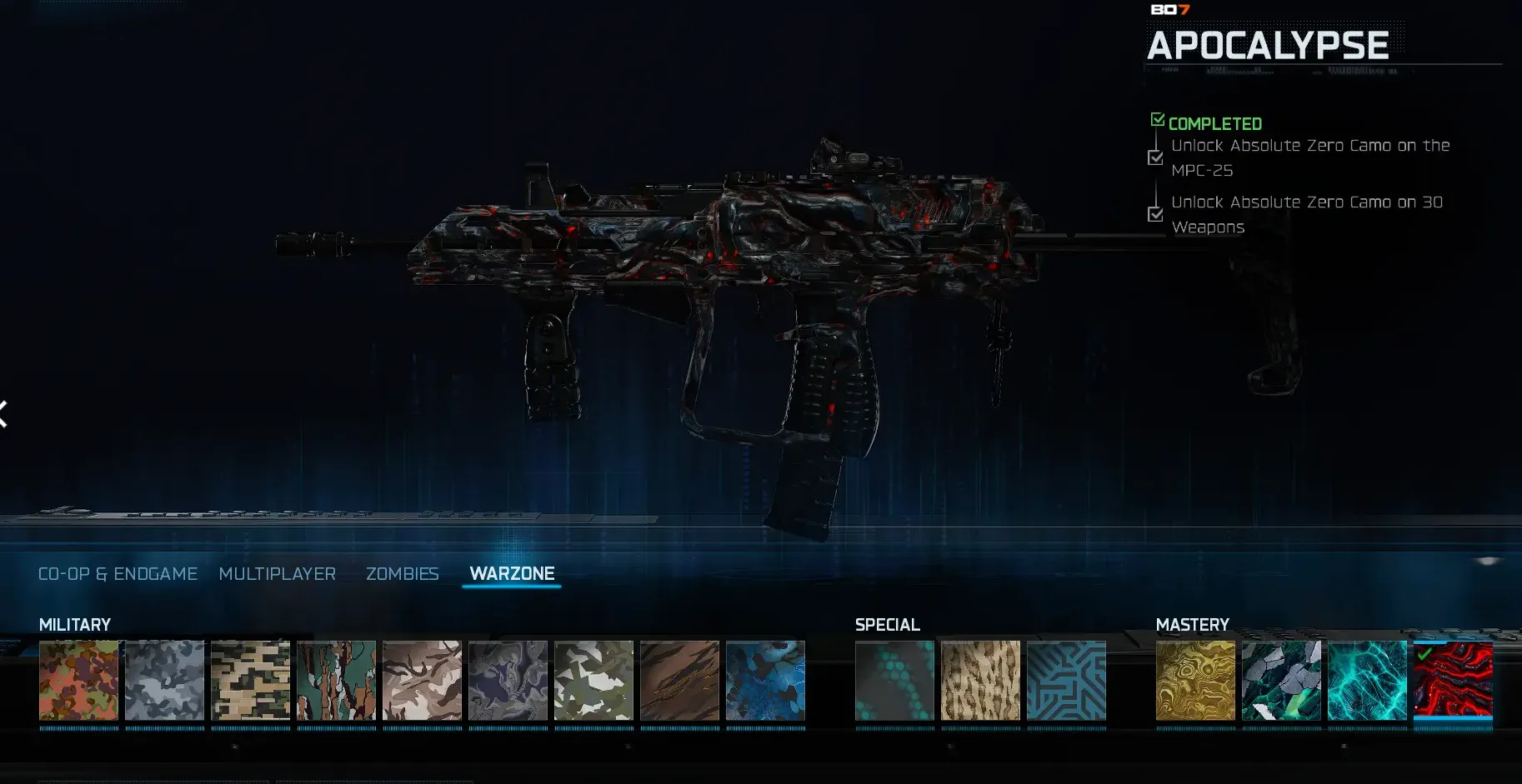The width and height of the screenshot is (1522, 784).
Task: Select the crystal shard Mastery camo
Action: click(1281, 681)
